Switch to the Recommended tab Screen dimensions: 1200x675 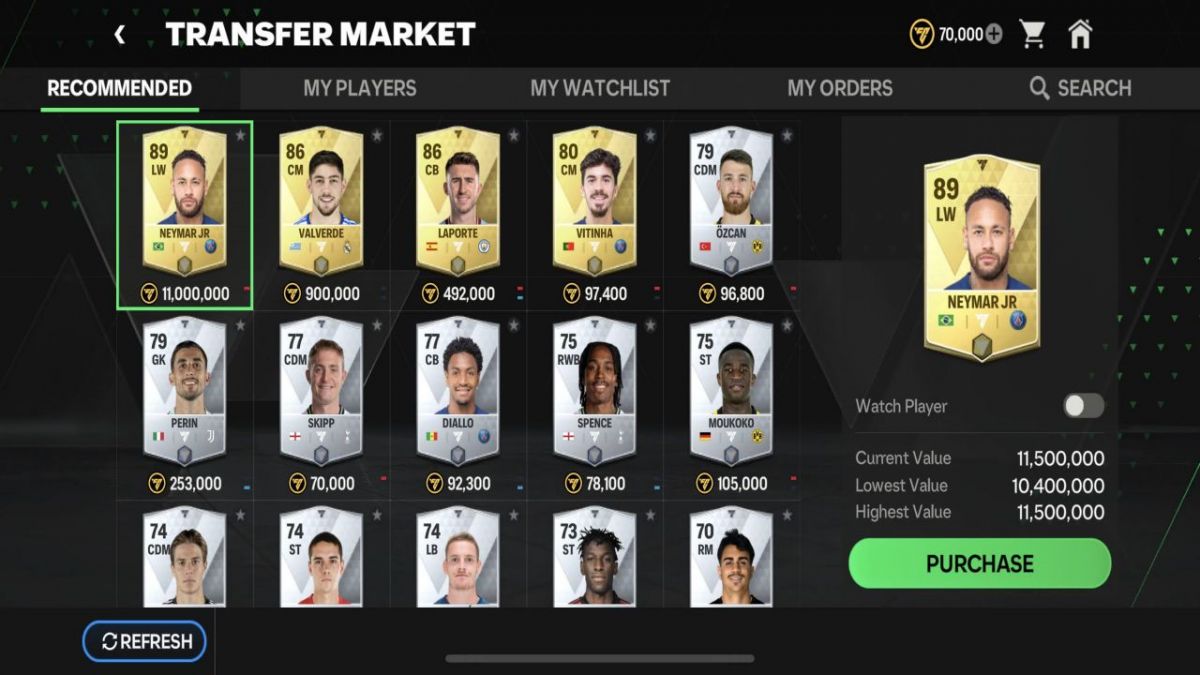click(x=119, y=88)
